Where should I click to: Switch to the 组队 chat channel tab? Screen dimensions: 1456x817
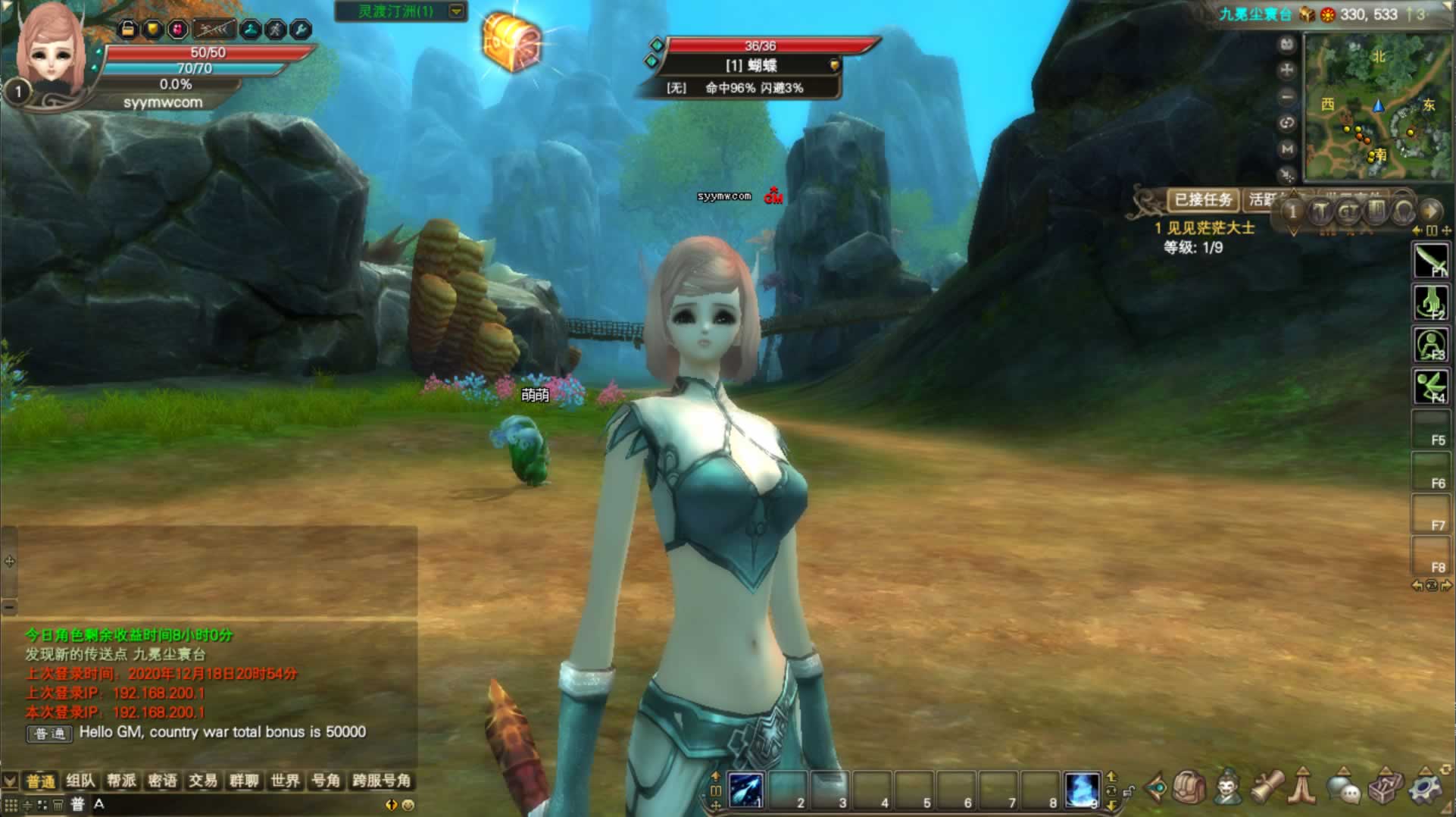click(x=80, y=781)
